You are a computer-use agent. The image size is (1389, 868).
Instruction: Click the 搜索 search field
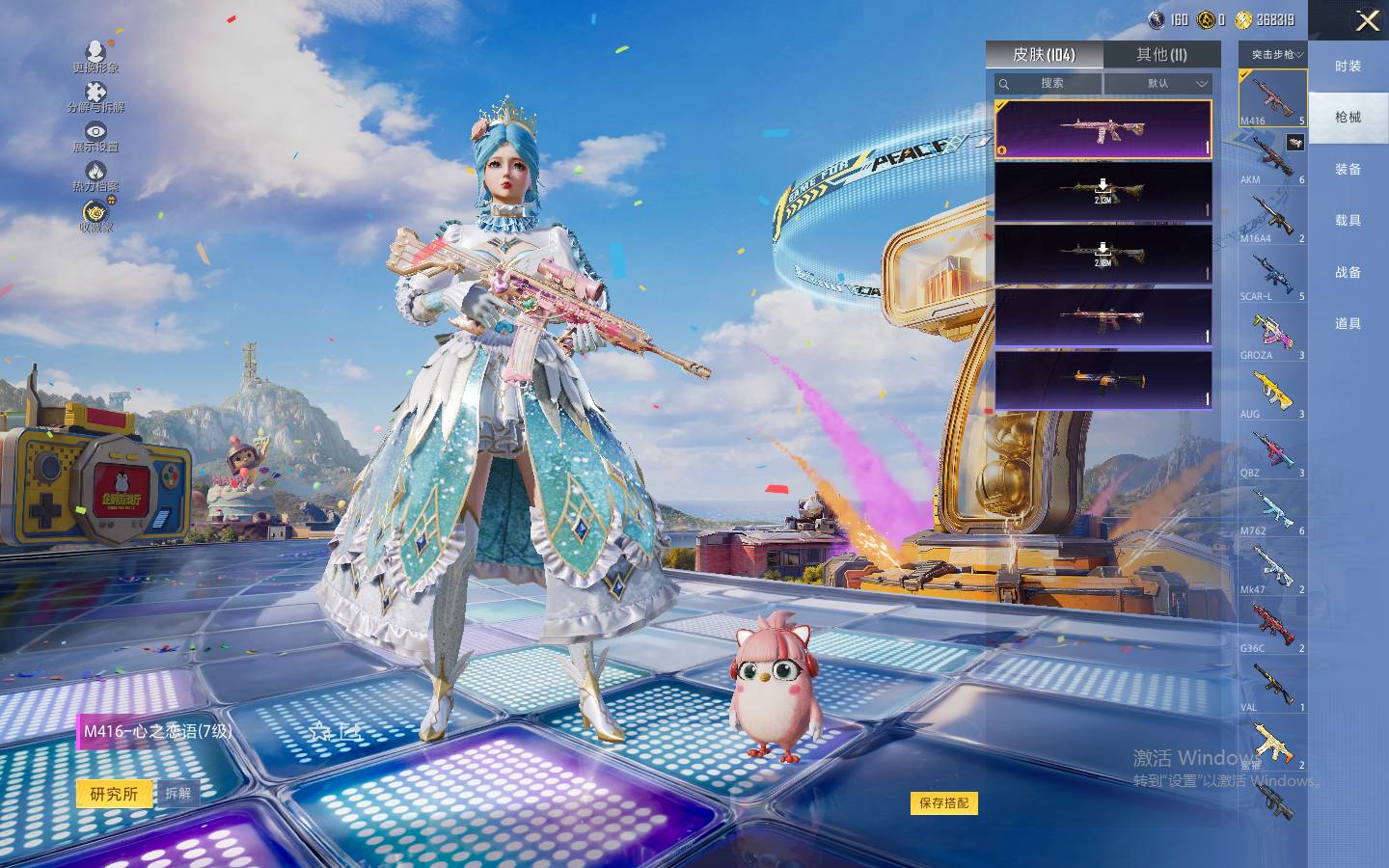pyautogui.click(x=1049, y=84)
